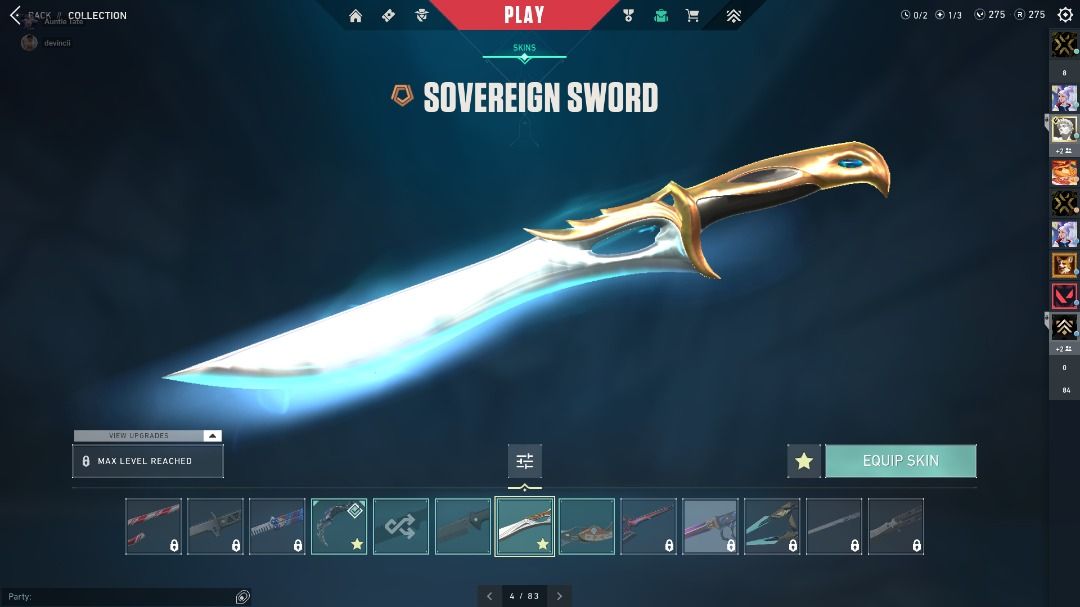The height and width of the screenshot is (607, 1080).
Task: Toggle the favorite star beside Equip Skin
Action: (x=804, y=461)
